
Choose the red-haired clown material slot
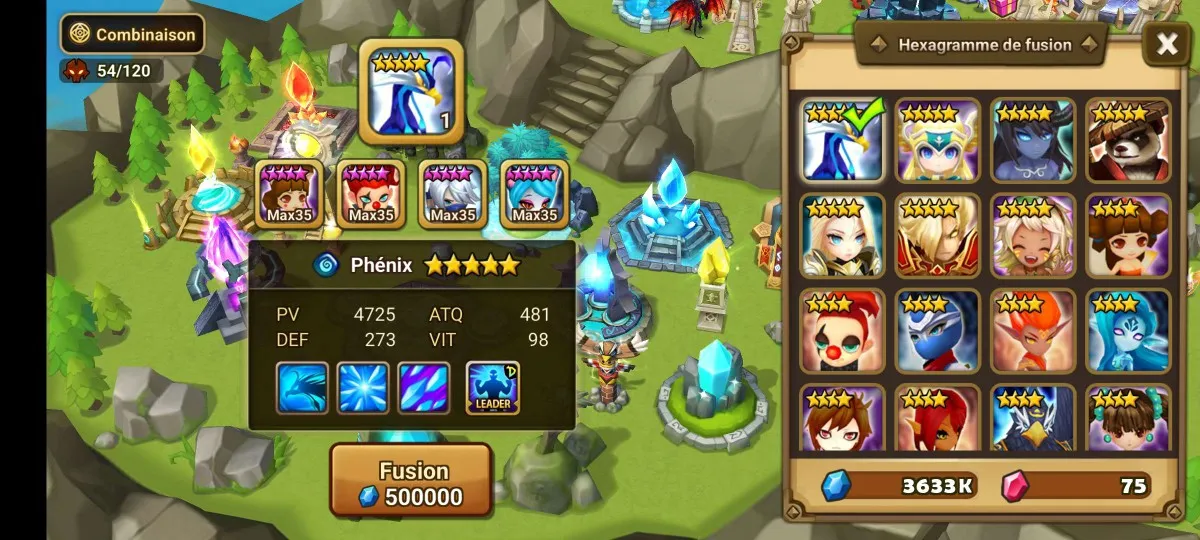tap(371, 193)
